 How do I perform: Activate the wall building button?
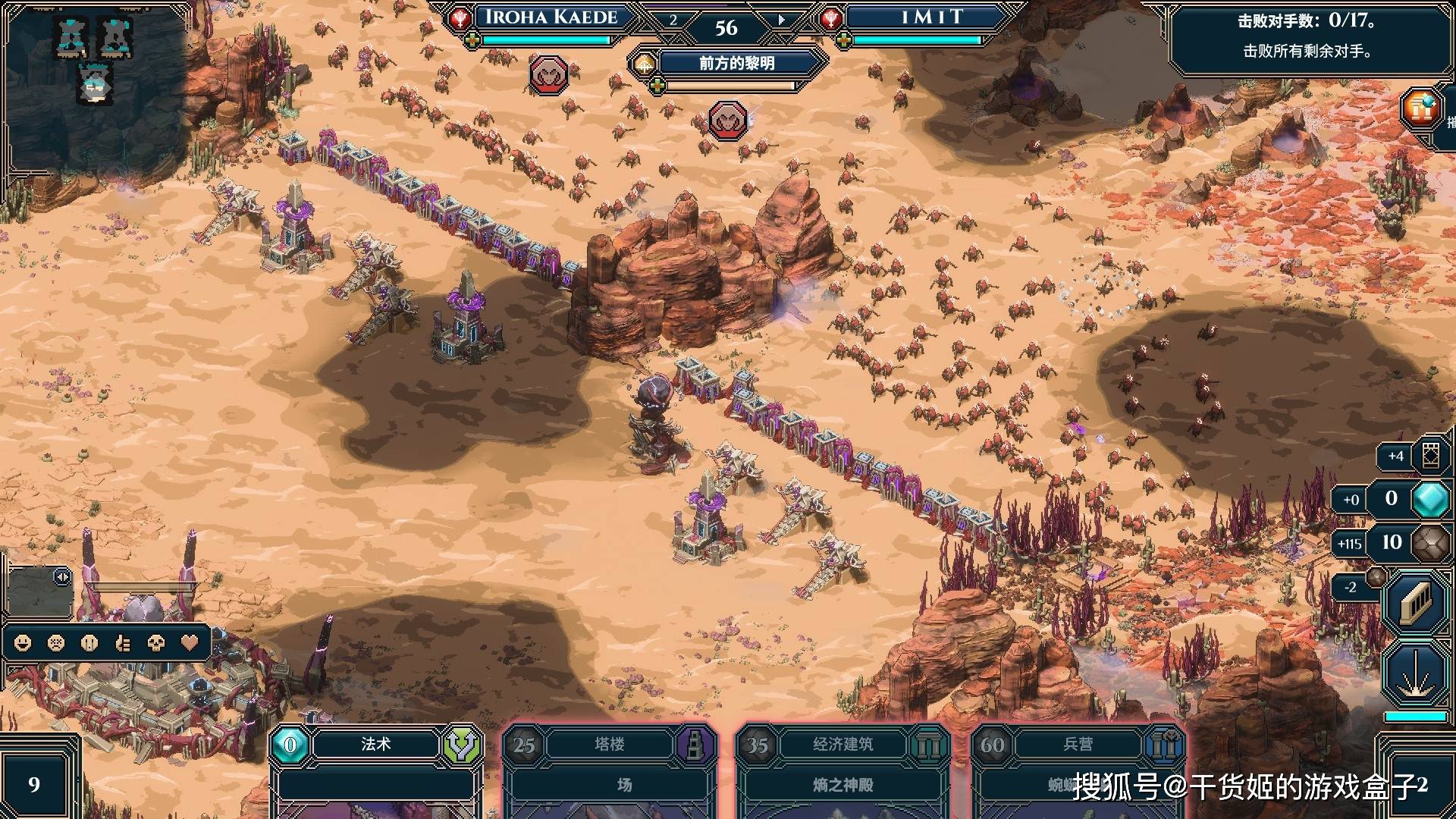coord(1415,604)
